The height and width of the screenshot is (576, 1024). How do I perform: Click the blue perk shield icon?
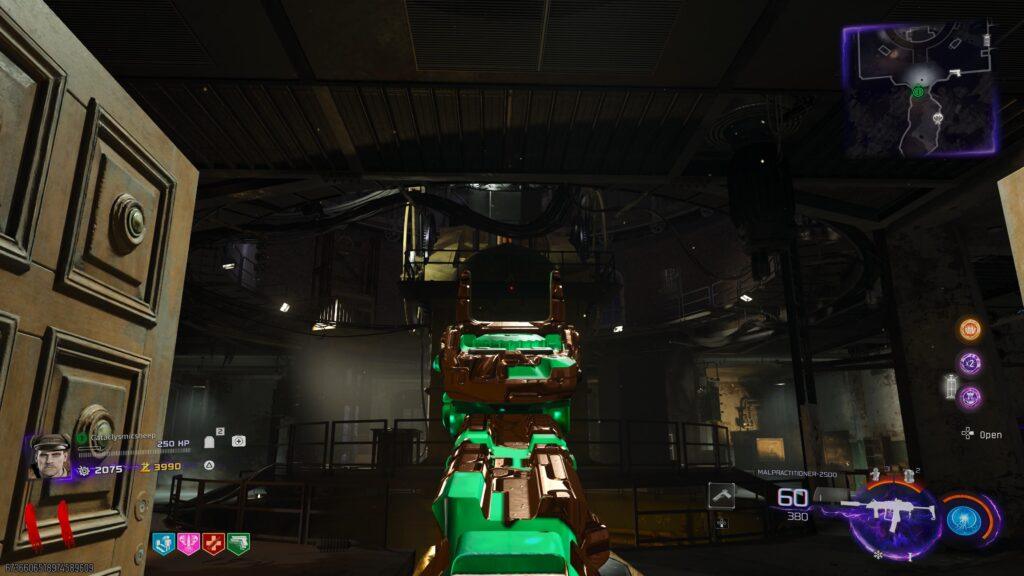click(x=163, y=542)
